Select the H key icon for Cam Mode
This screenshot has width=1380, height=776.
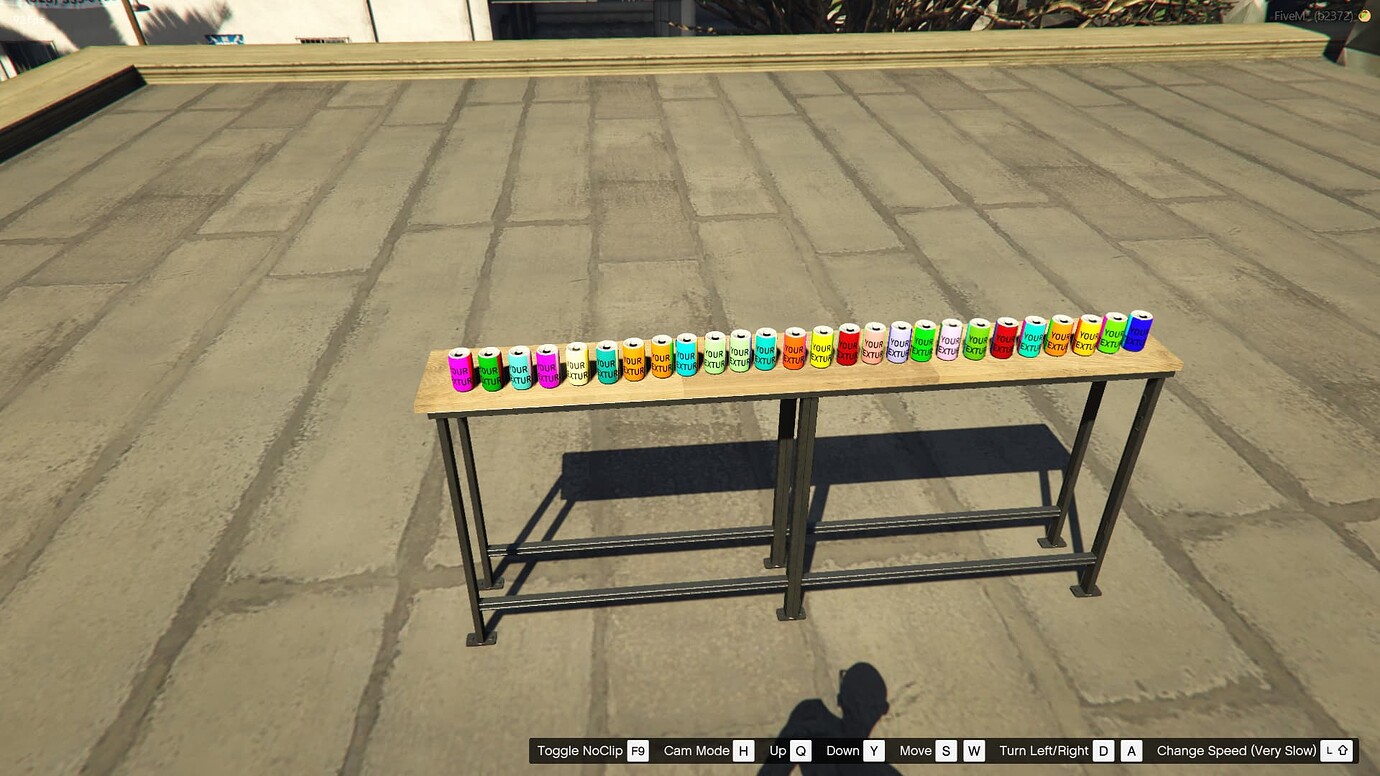741,750
